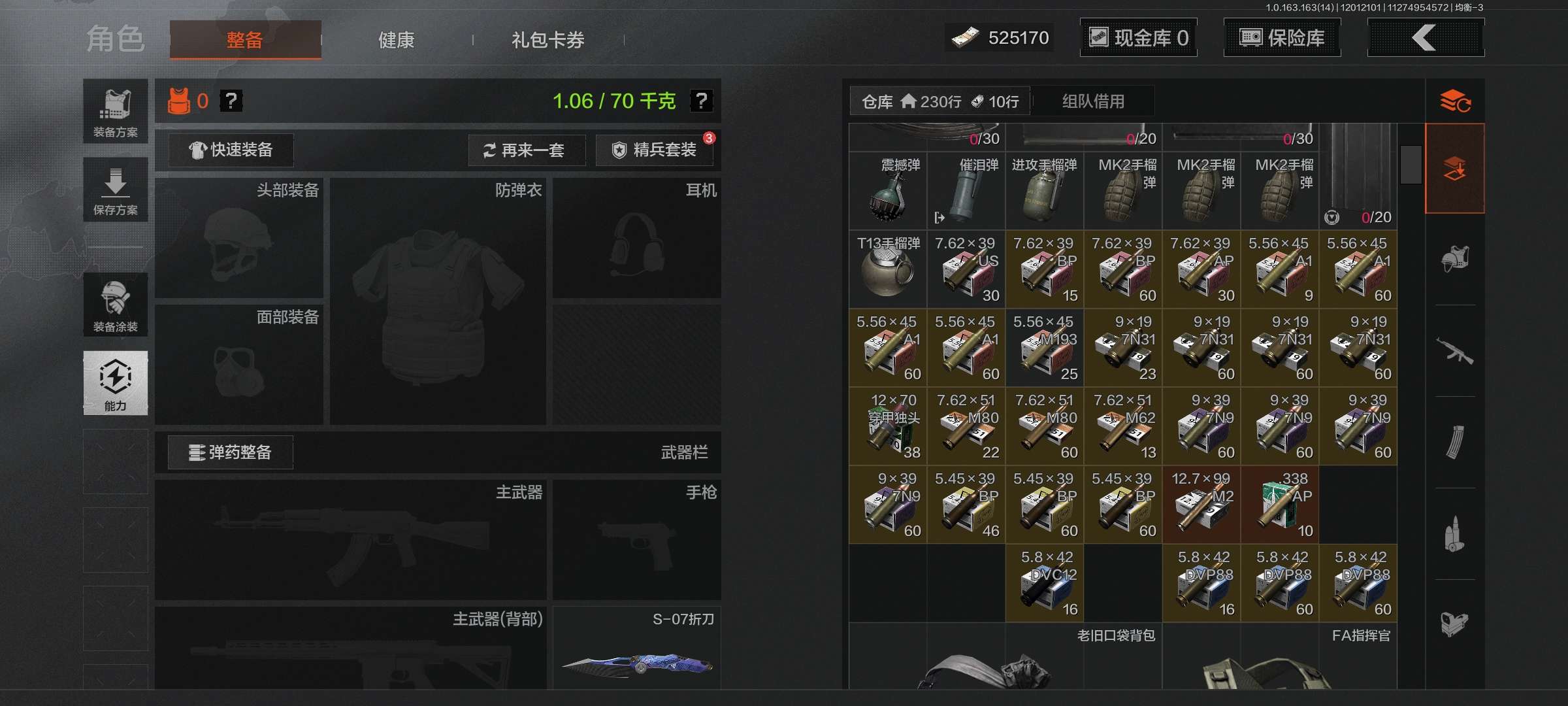Viewport: 1568px width, 706px height.
Task: Click the 快速装备 quick equip button
Action: click(x=230, y=150)
